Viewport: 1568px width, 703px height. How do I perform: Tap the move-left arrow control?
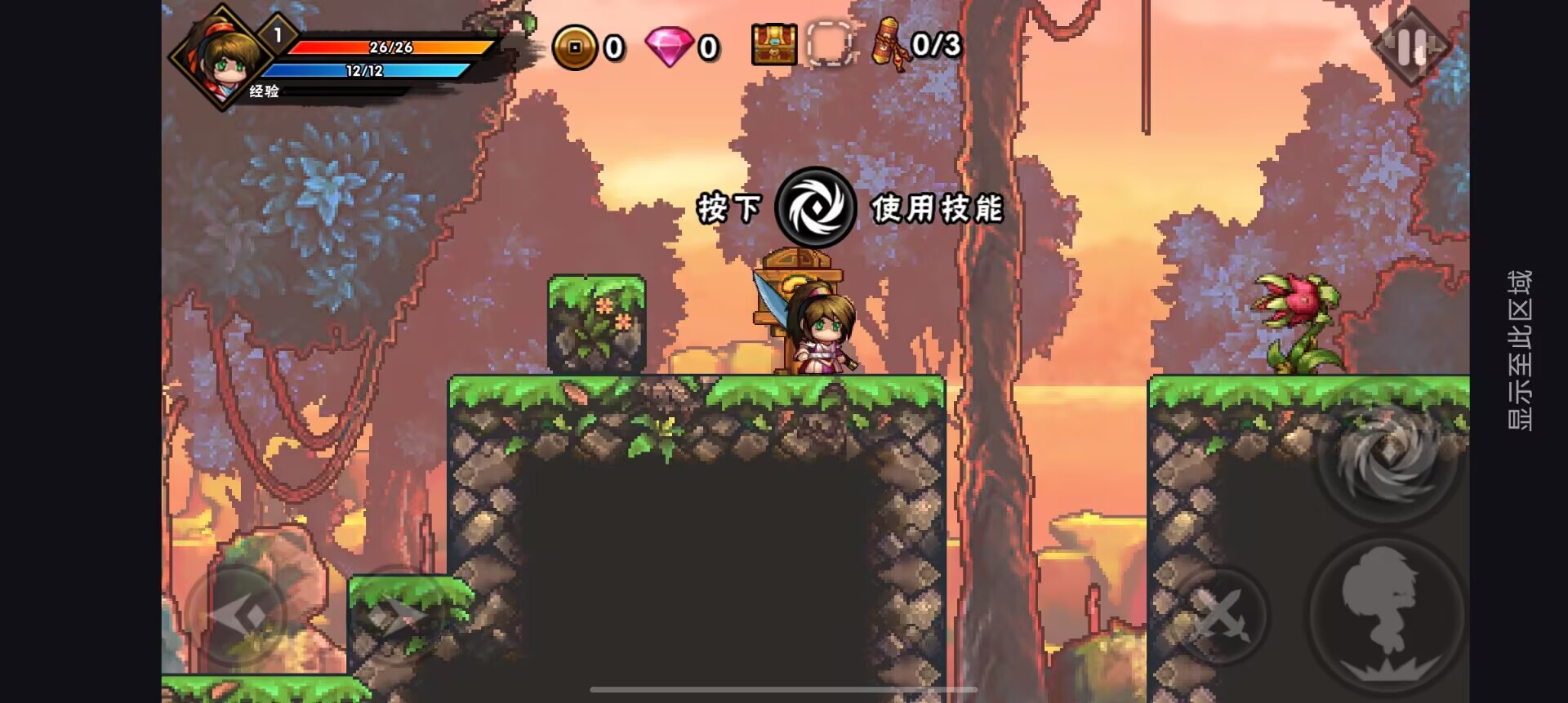tap(238, 616)
